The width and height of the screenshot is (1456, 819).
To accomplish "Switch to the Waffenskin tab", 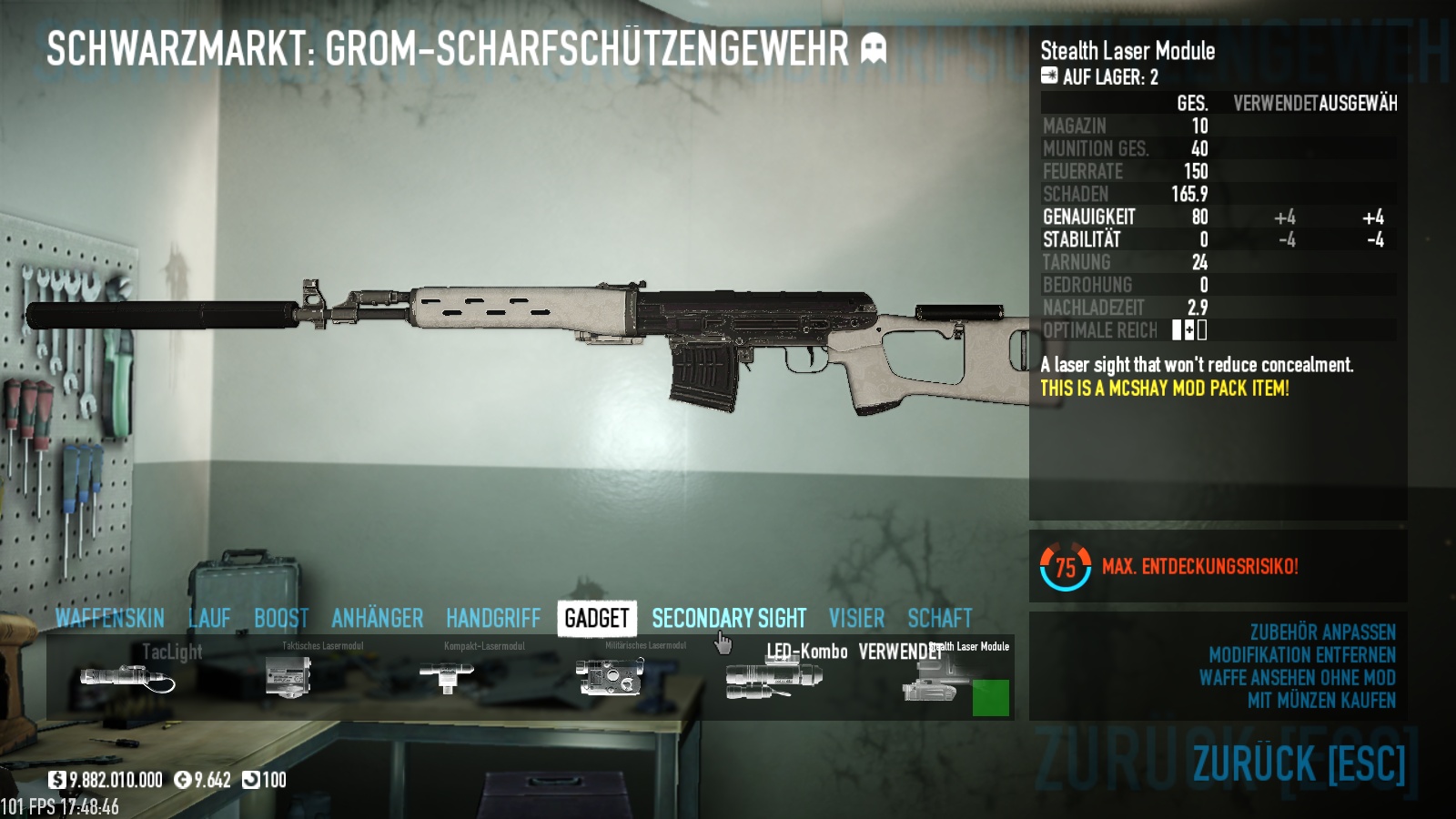I will click(x=109, y=619).
